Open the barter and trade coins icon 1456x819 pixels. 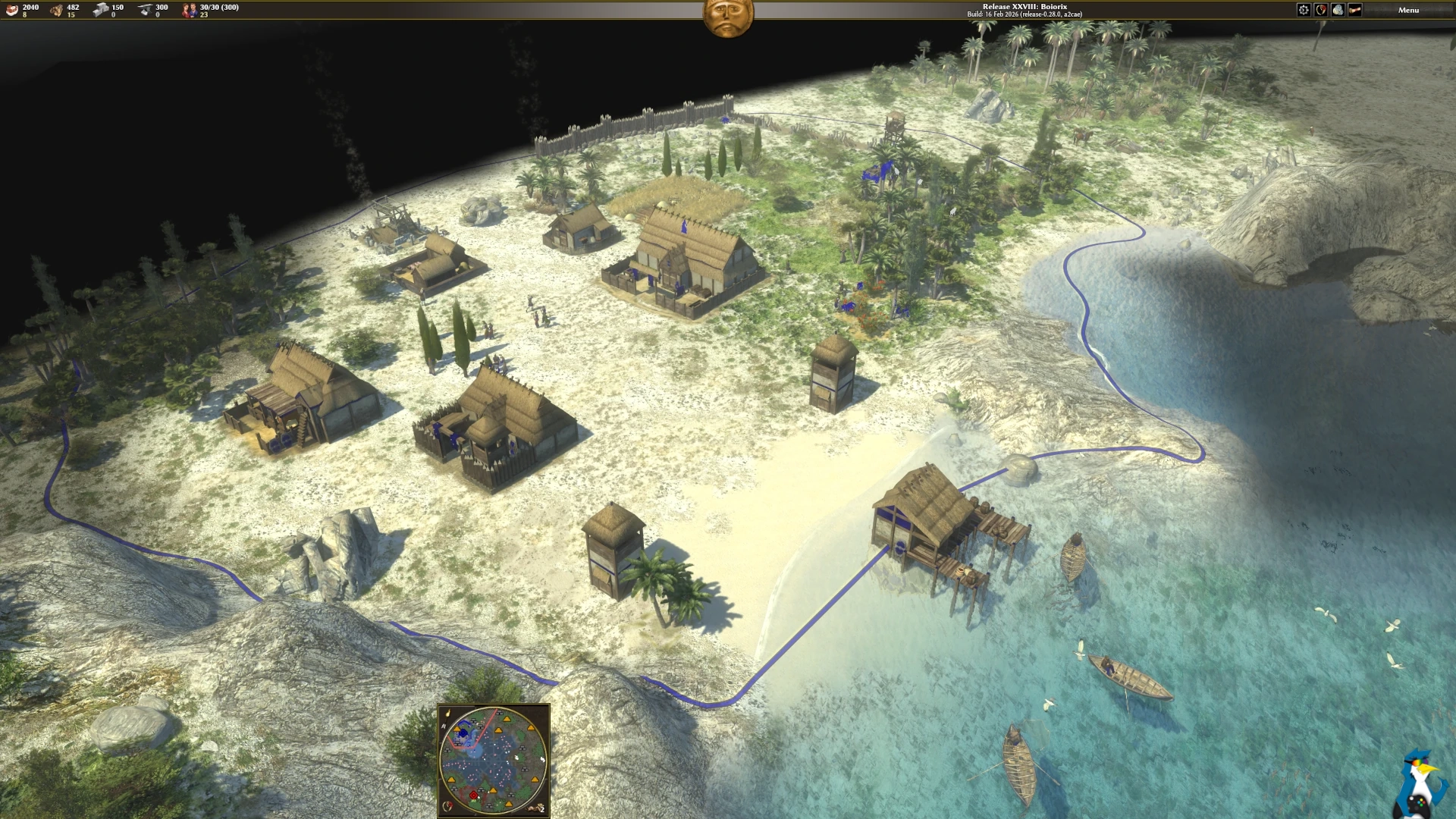1338,10
